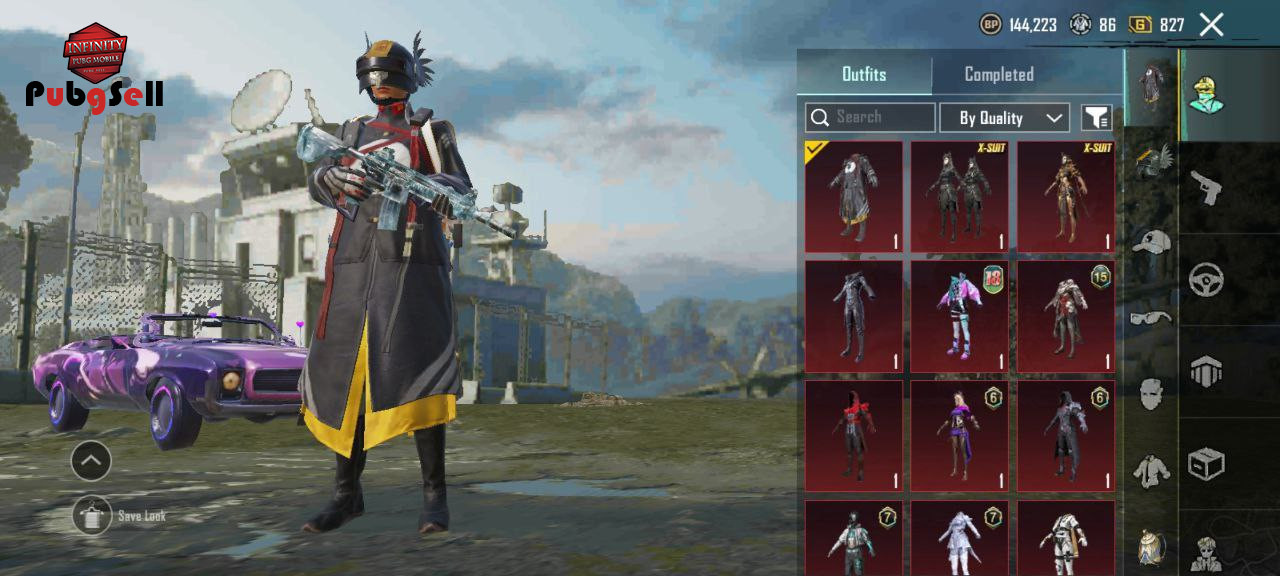
Task: Save the current look
Action: coord(92,516)
